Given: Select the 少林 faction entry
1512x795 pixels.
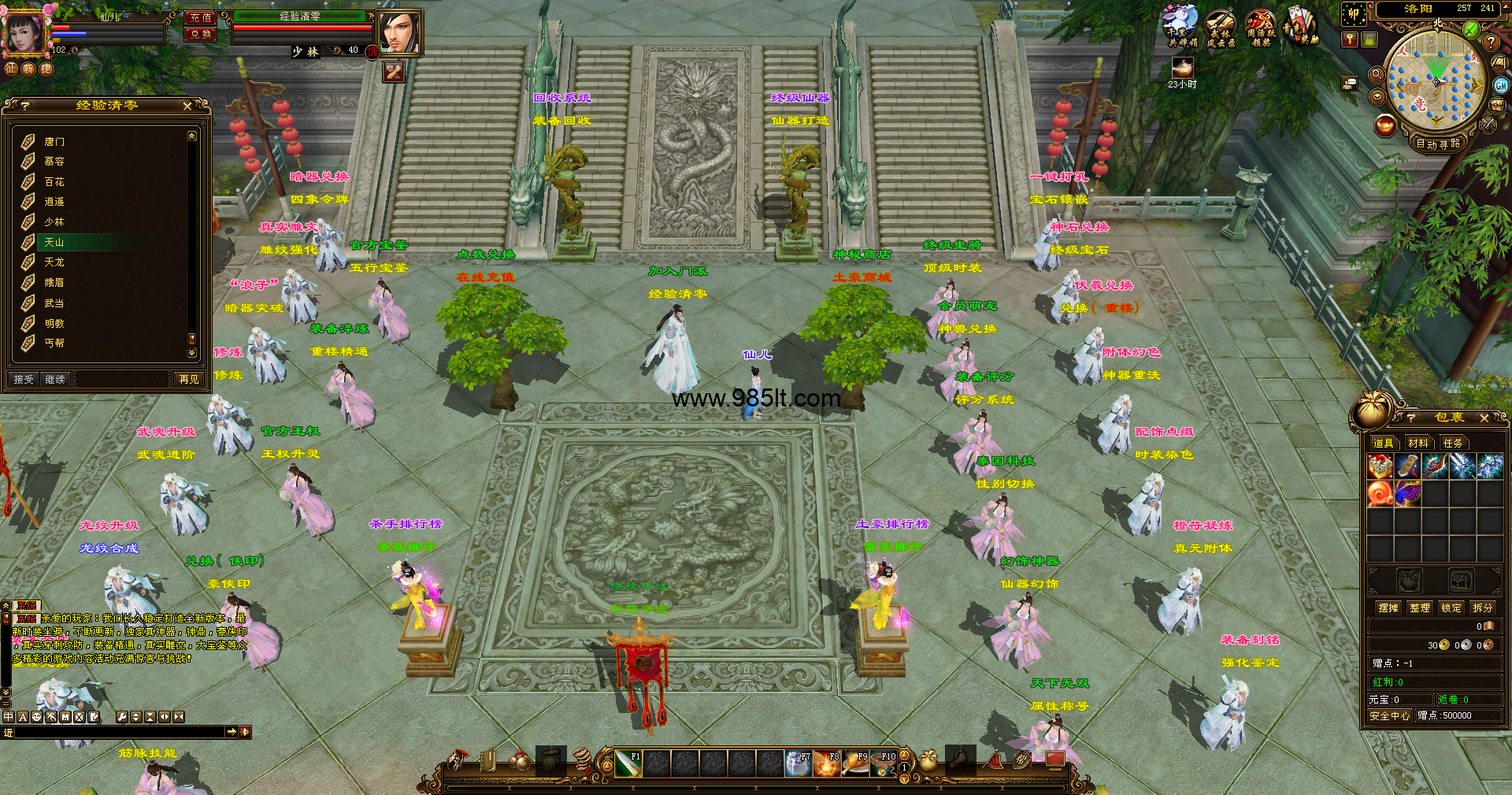Looking at the screenshot, I should tap(54, 222).
